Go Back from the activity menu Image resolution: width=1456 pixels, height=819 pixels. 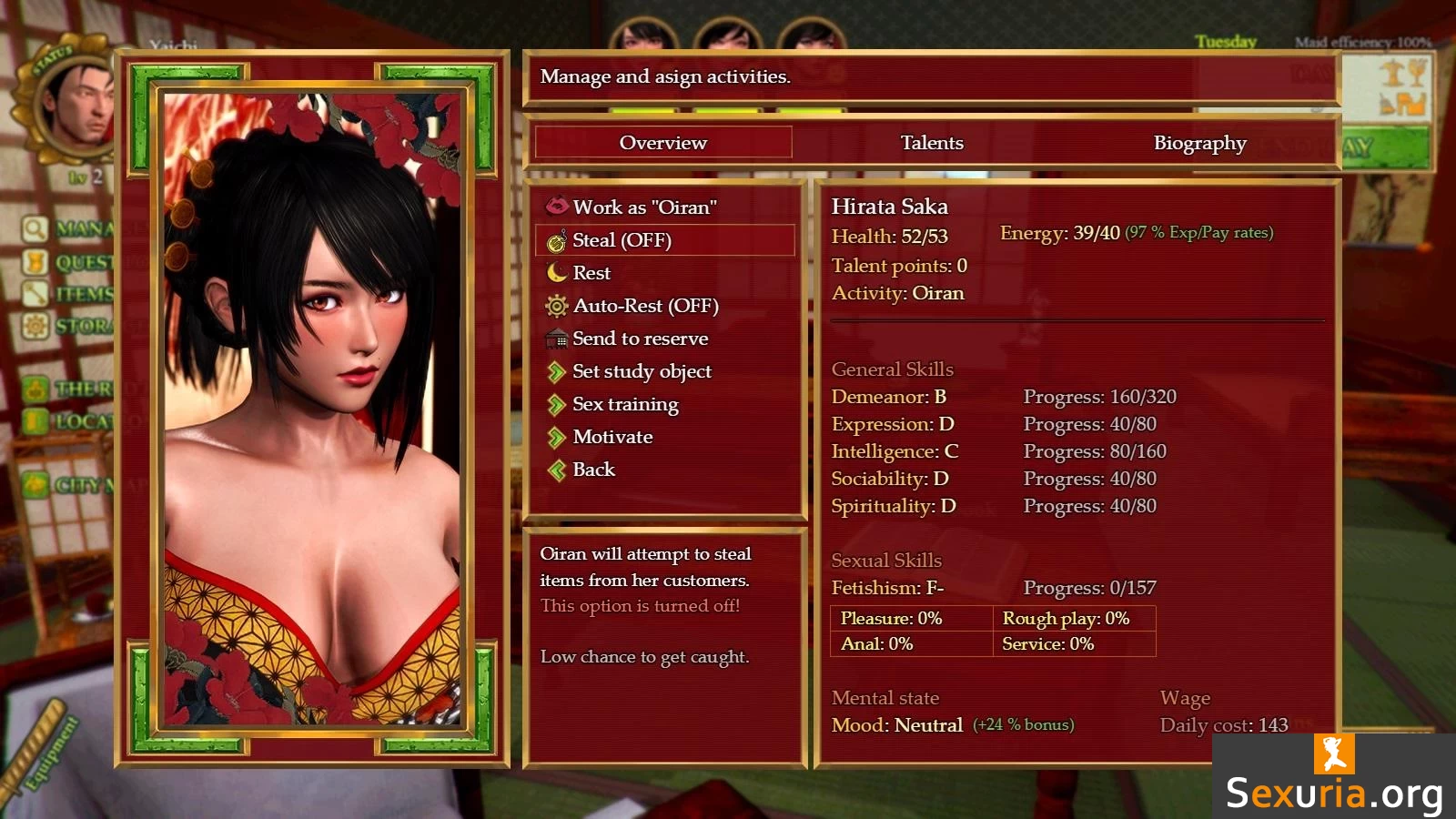click(x=593, y=470)
